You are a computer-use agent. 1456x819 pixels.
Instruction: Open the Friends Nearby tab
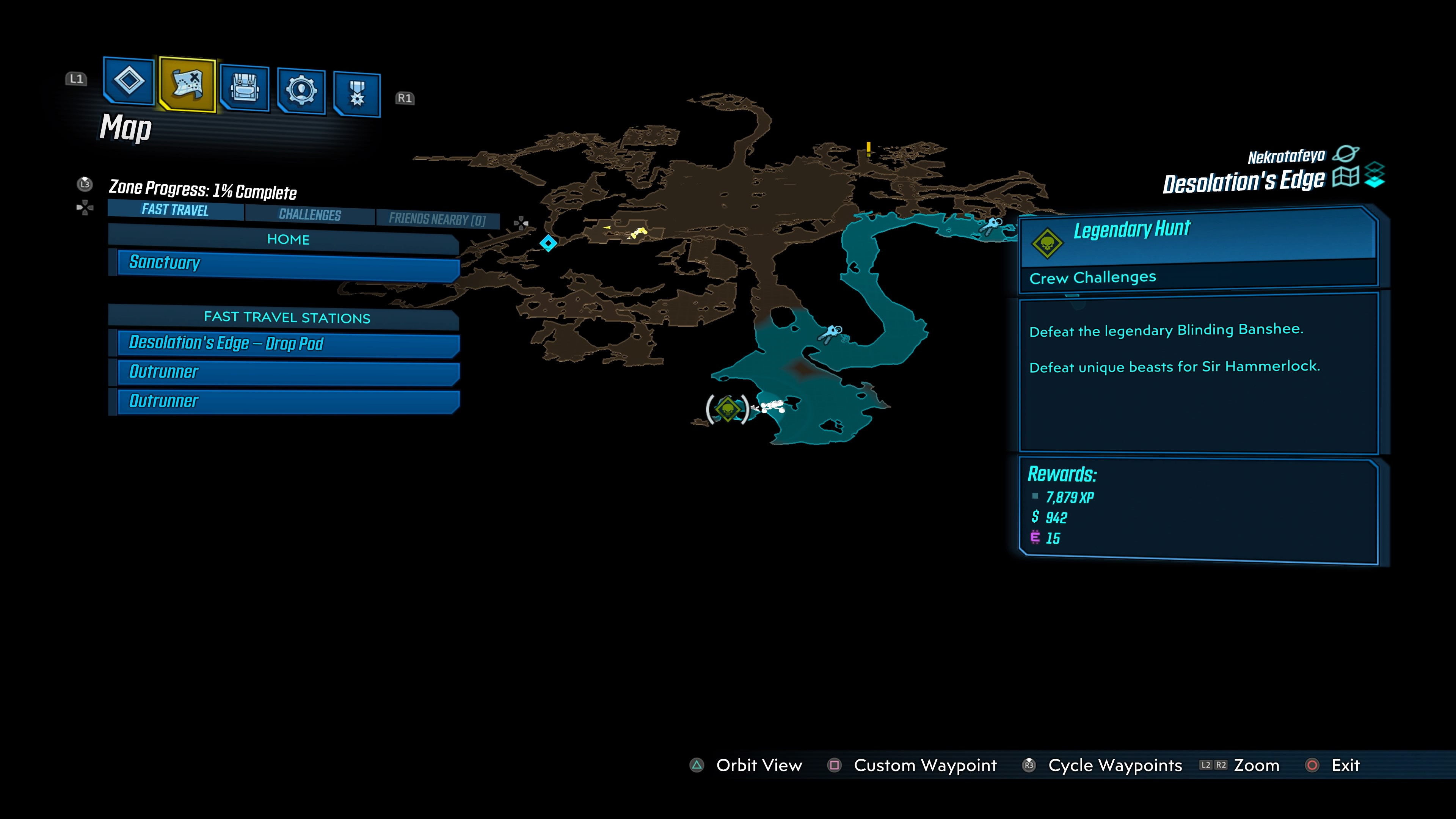click(x=437, y=219)
